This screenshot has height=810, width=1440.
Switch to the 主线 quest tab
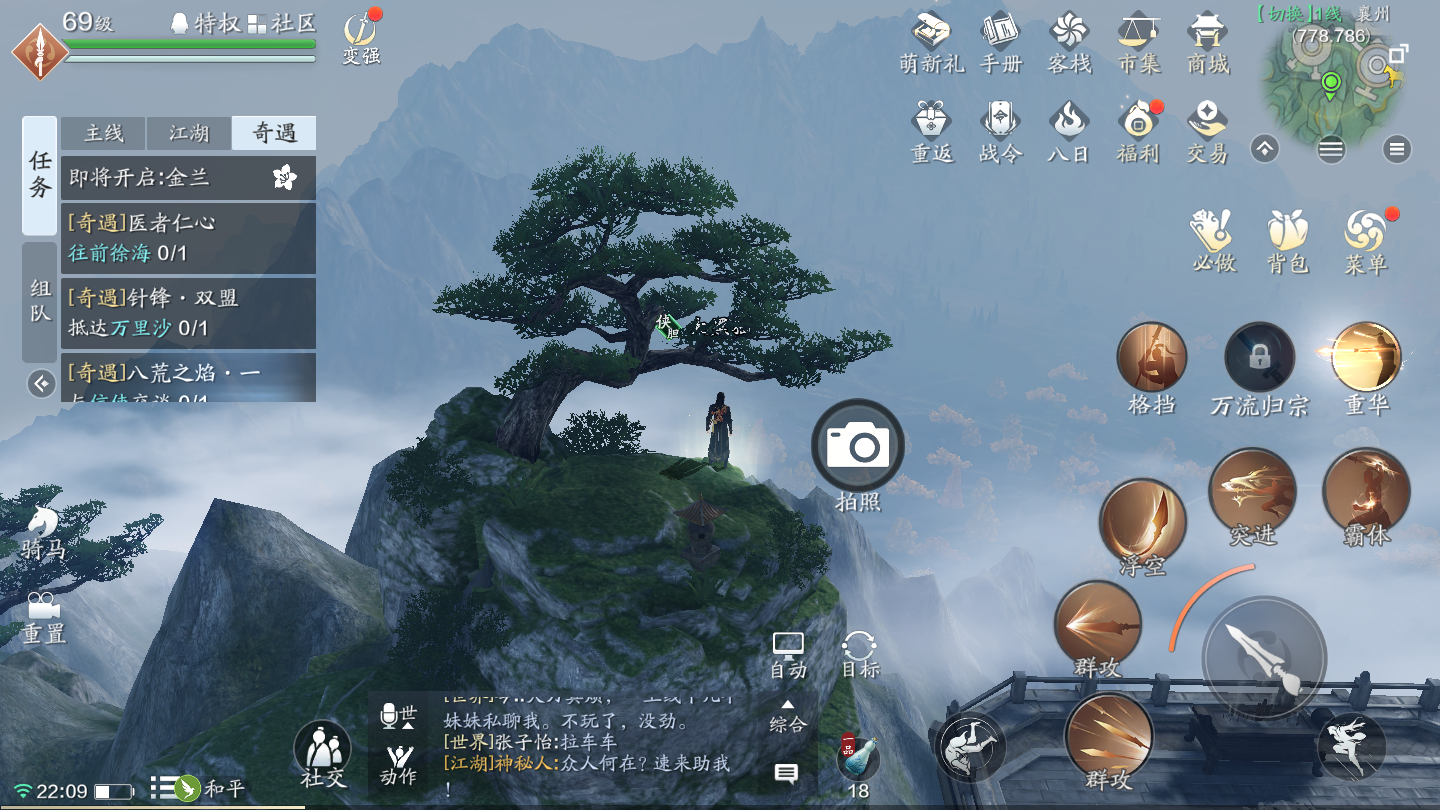point(104,133)
